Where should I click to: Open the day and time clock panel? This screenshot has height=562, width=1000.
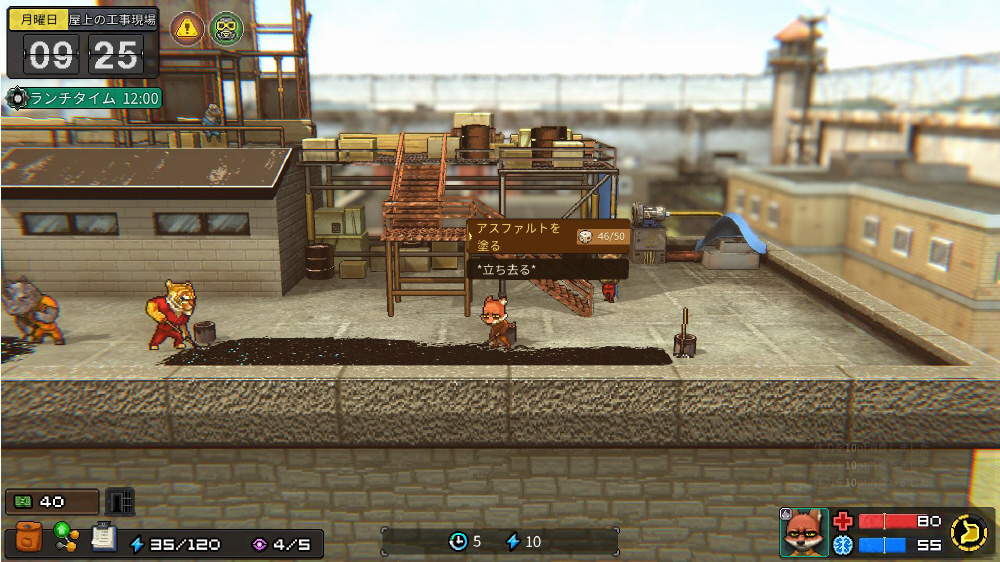click(x=82, y=43)
